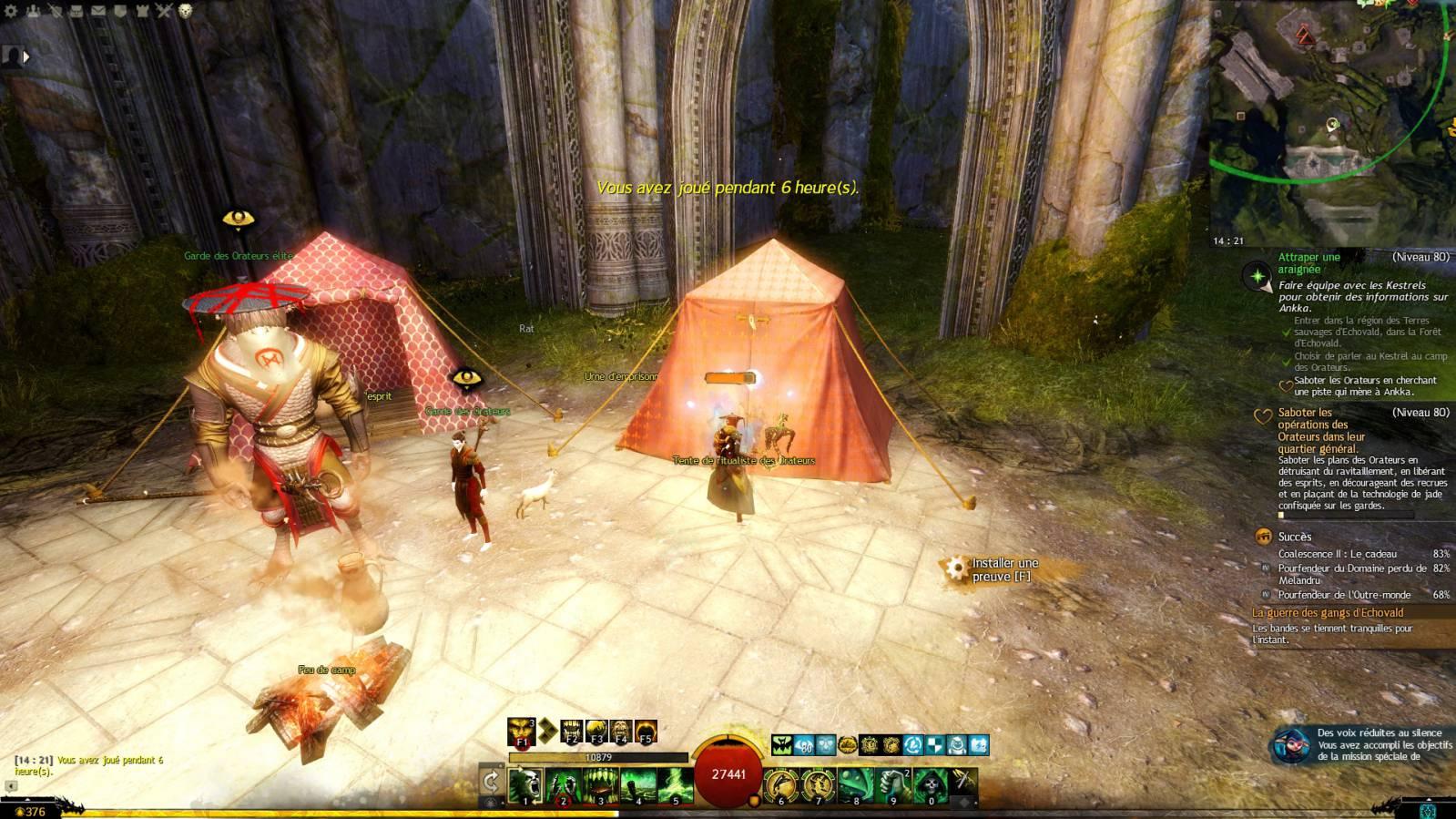
Task: Expand the party portrait arrow
Action: (x=26, y=56)
